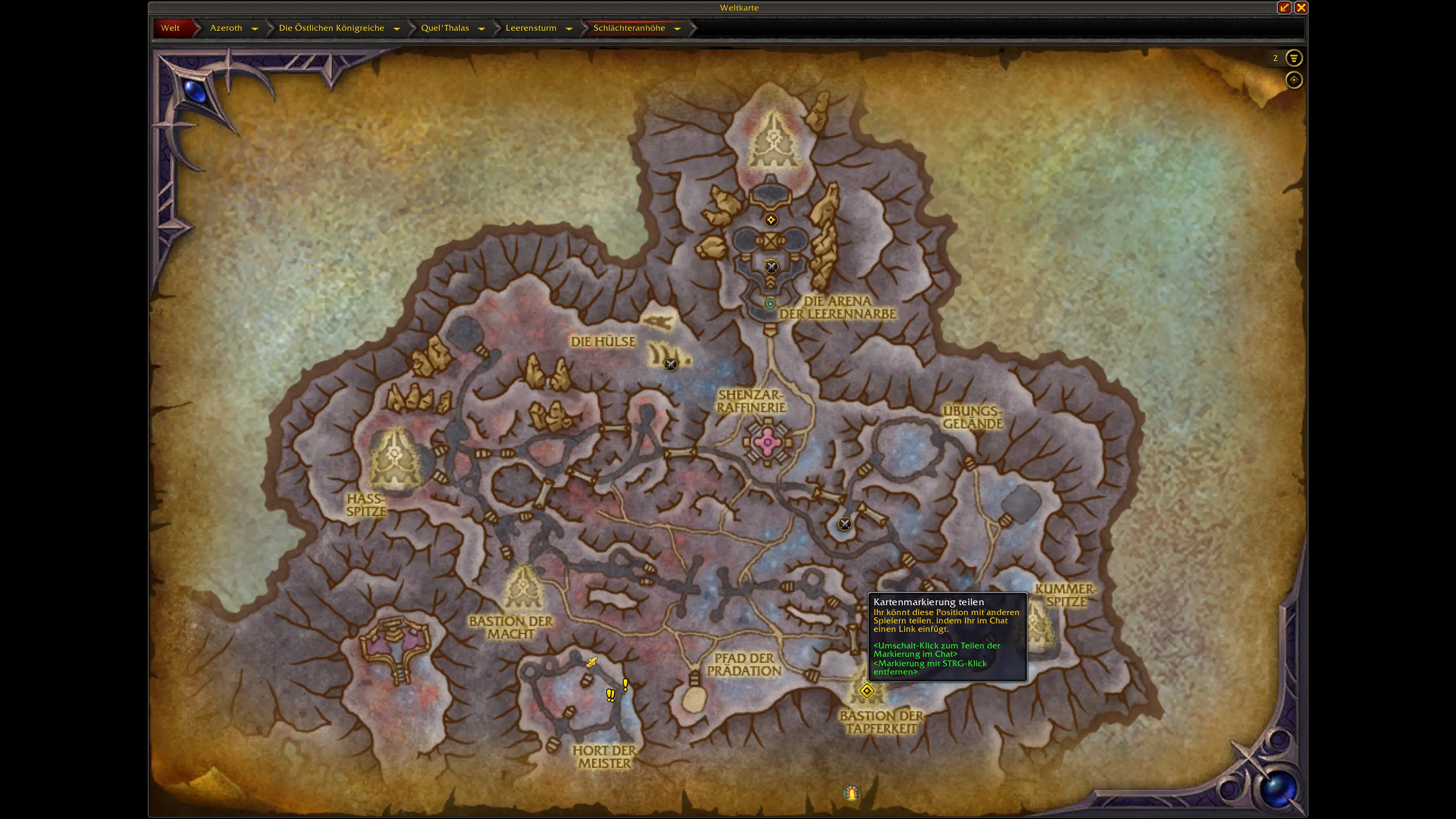
Task: Open the Quel'Thalas zone dropdown
Action: coord(482,28)
